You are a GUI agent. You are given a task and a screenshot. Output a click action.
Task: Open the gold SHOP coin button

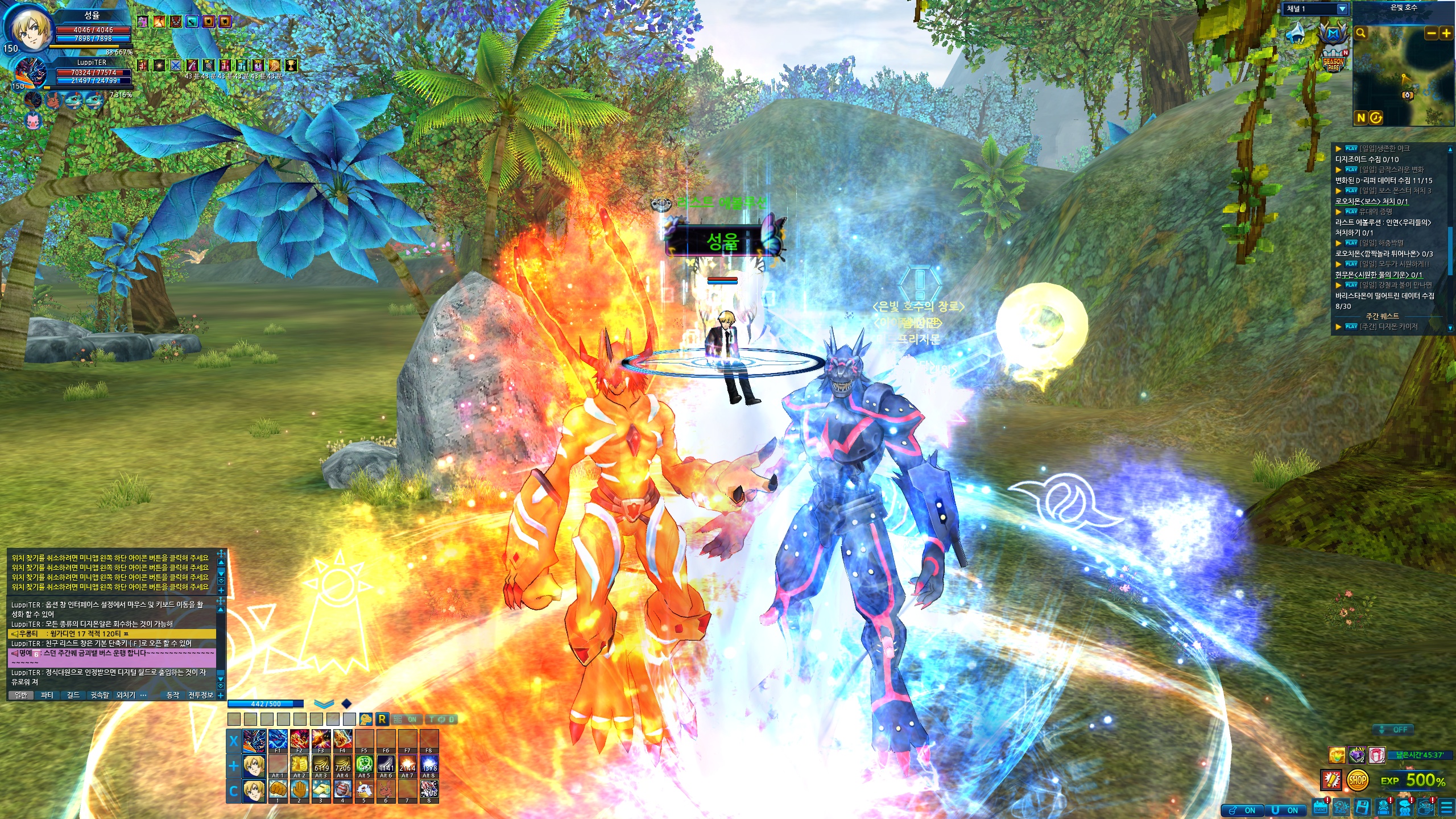1357,780
